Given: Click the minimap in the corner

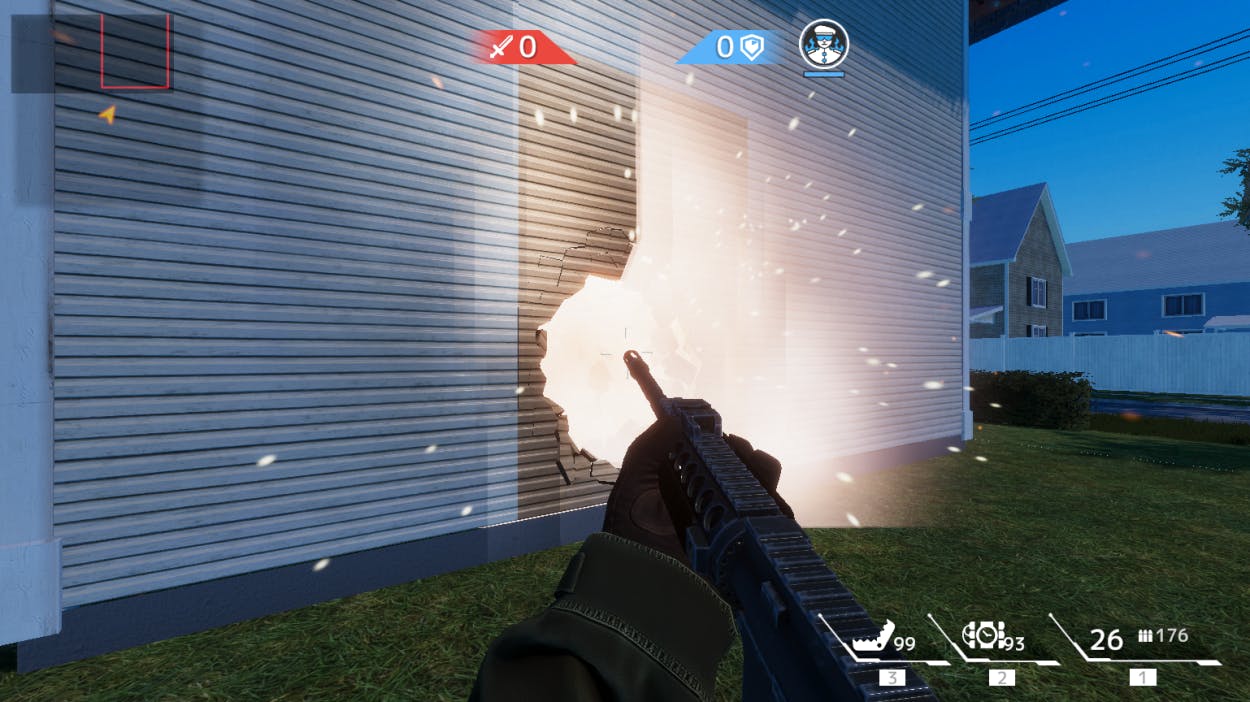Looking at the screenshot, I should pos(92,52).
